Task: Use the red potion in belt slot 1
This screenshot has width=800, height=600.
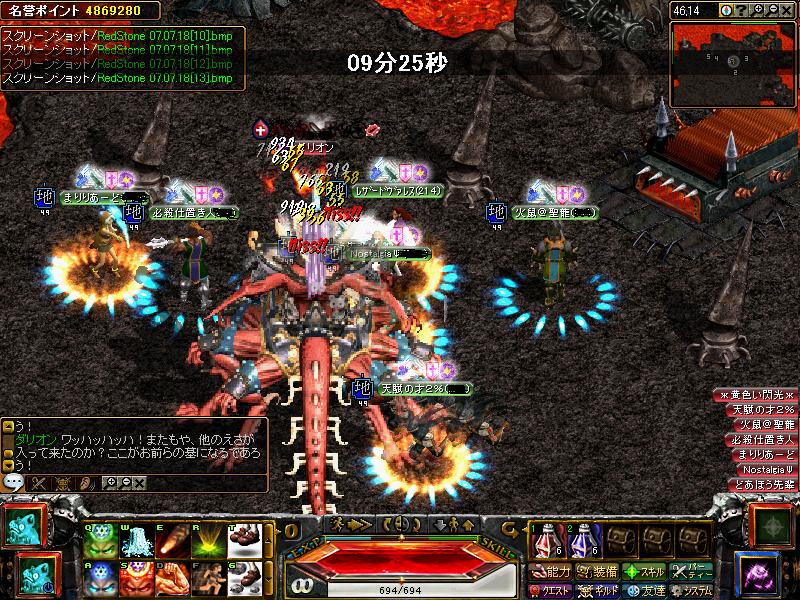Action: tap(546, 541)
